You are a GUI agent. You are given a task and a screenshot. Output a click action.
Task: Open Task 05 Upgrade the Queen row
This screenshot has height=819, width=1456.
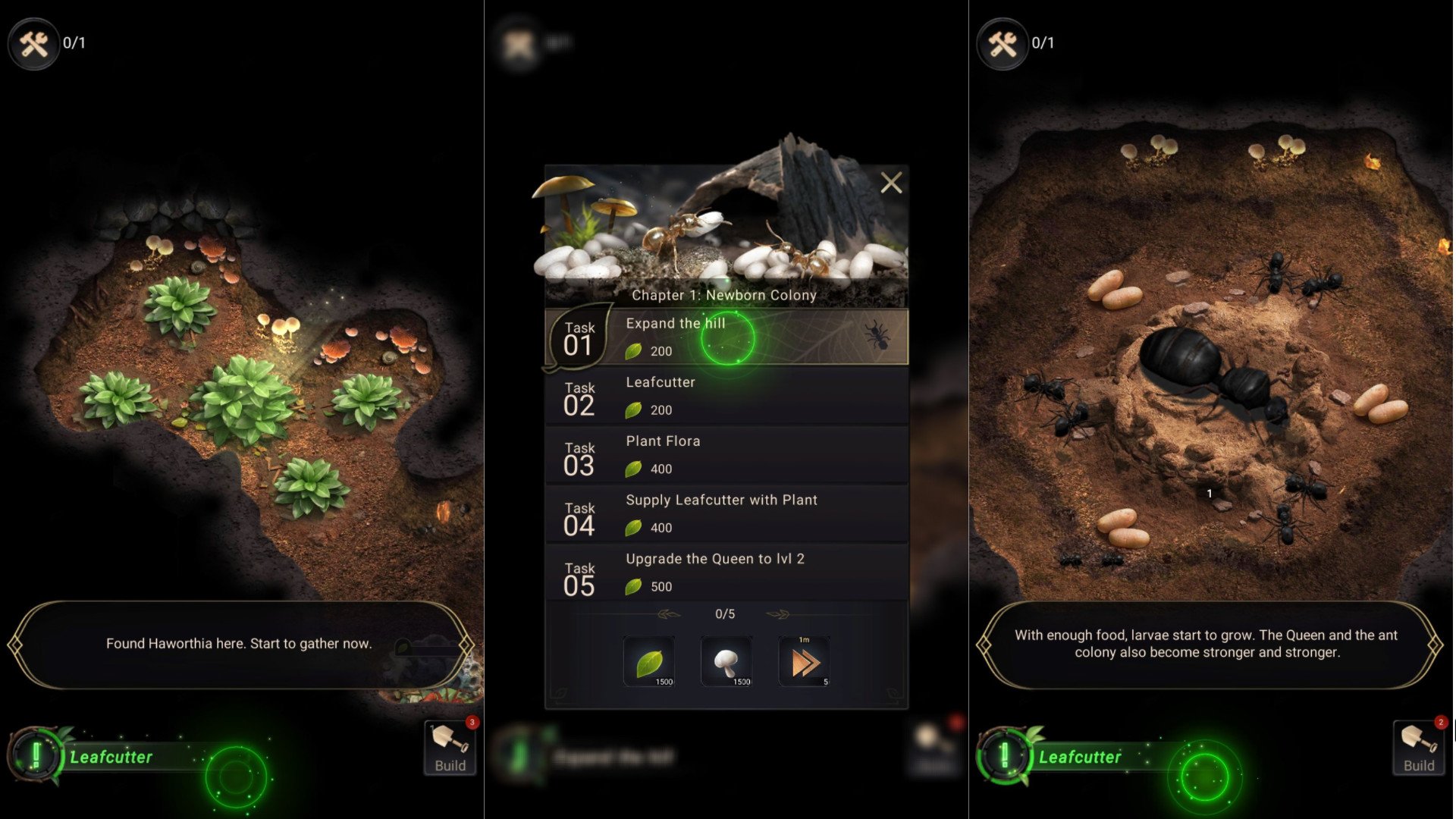(x=726, y=573)
